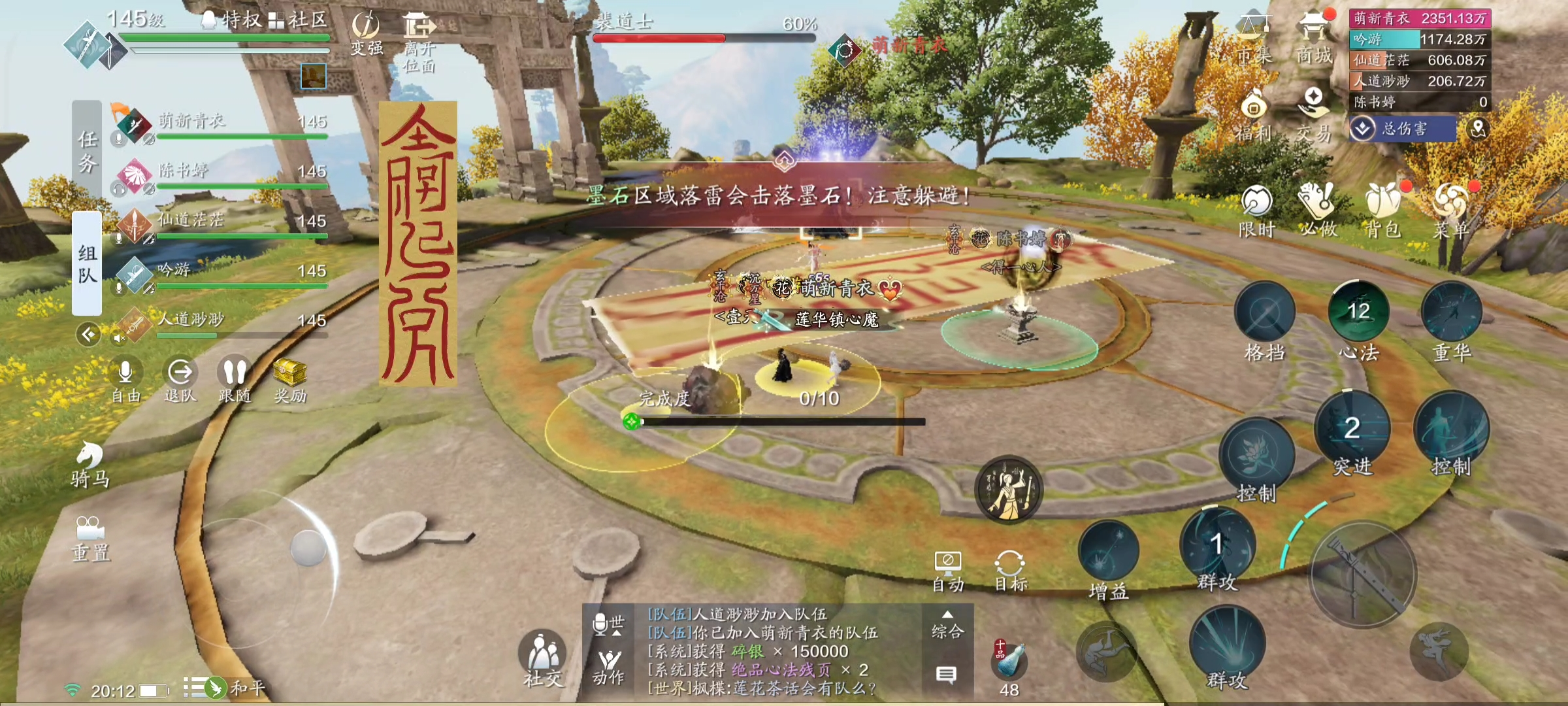Switch target with the 目标 button
Viewport: 1568px width, 706px height.
(1009, 571)
